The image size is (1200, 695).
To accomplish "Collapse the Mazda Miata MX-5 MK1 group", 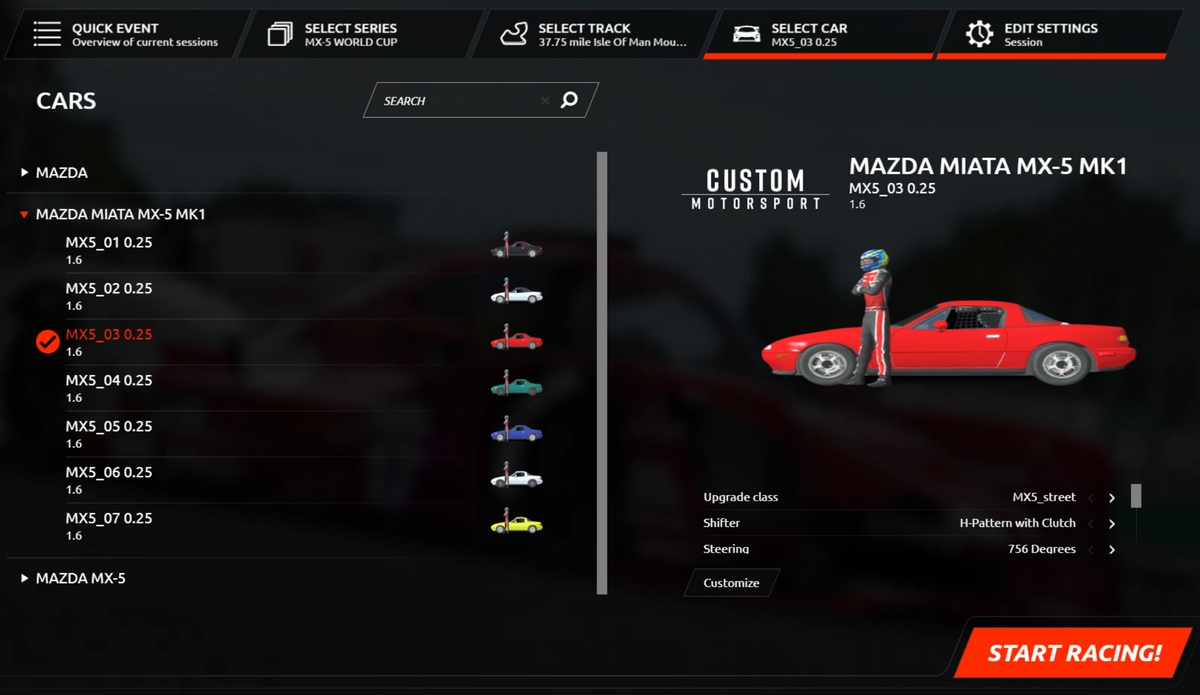I will click(120, 214).
